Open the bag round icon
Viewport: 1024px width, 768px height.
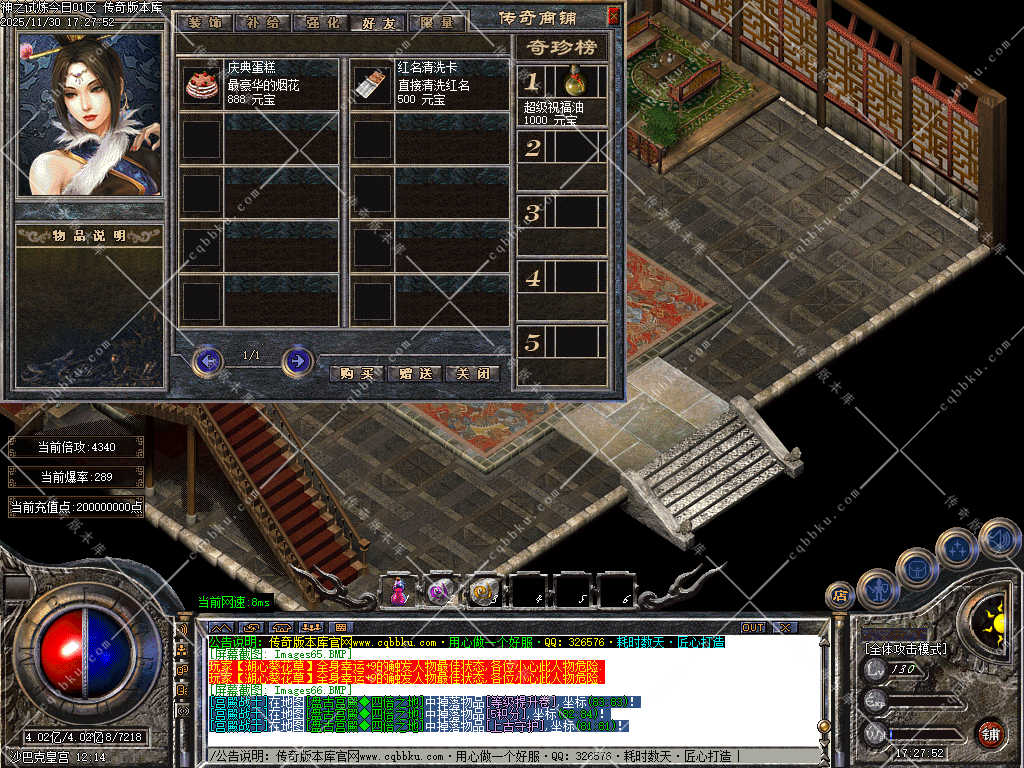point(916,568)
